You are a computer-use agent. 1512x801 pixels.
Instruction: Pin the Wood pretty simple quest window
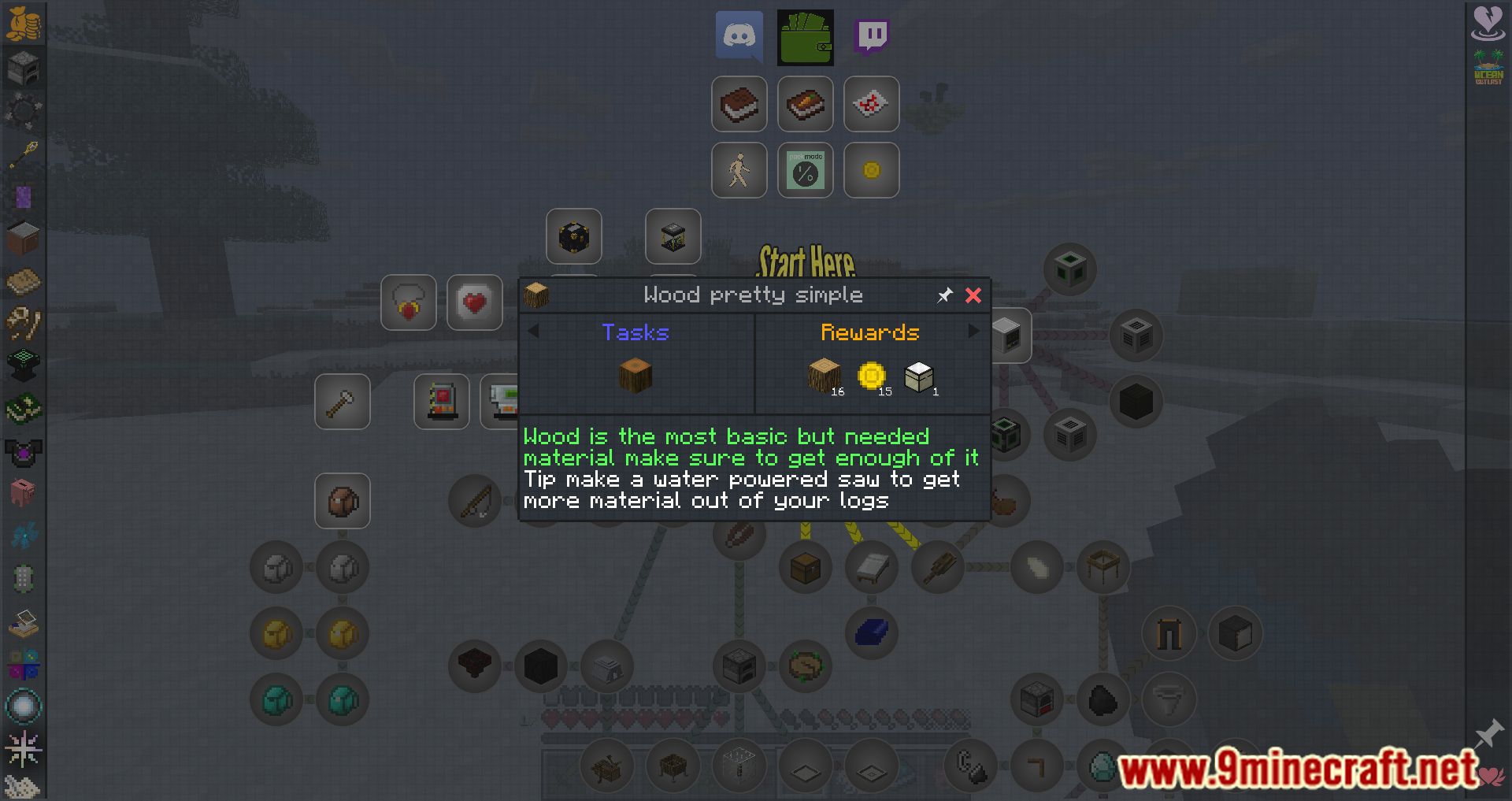pyautogui.click(x=944, y=295)
